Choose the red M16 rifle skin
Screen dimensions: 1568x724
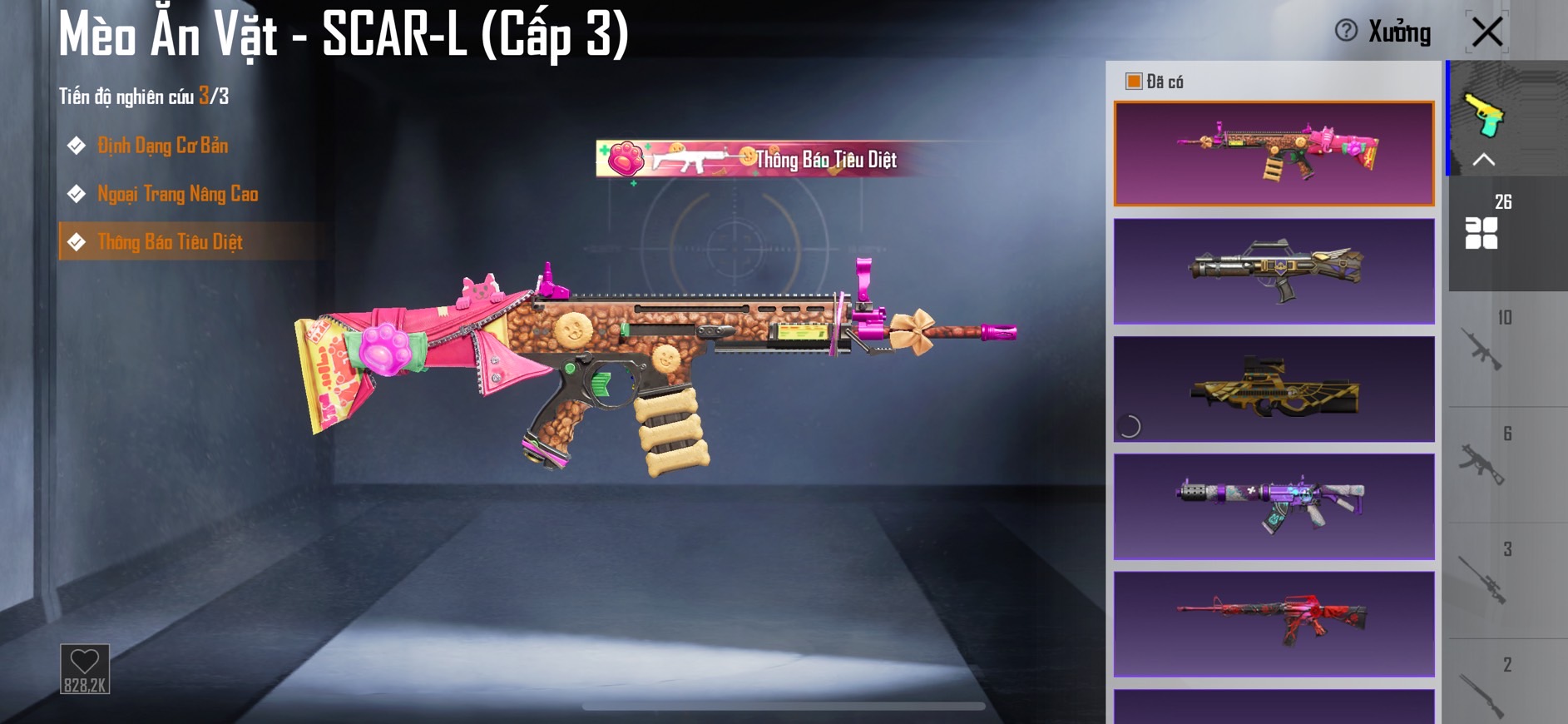pyautogui.click(x=1274, y=623)
